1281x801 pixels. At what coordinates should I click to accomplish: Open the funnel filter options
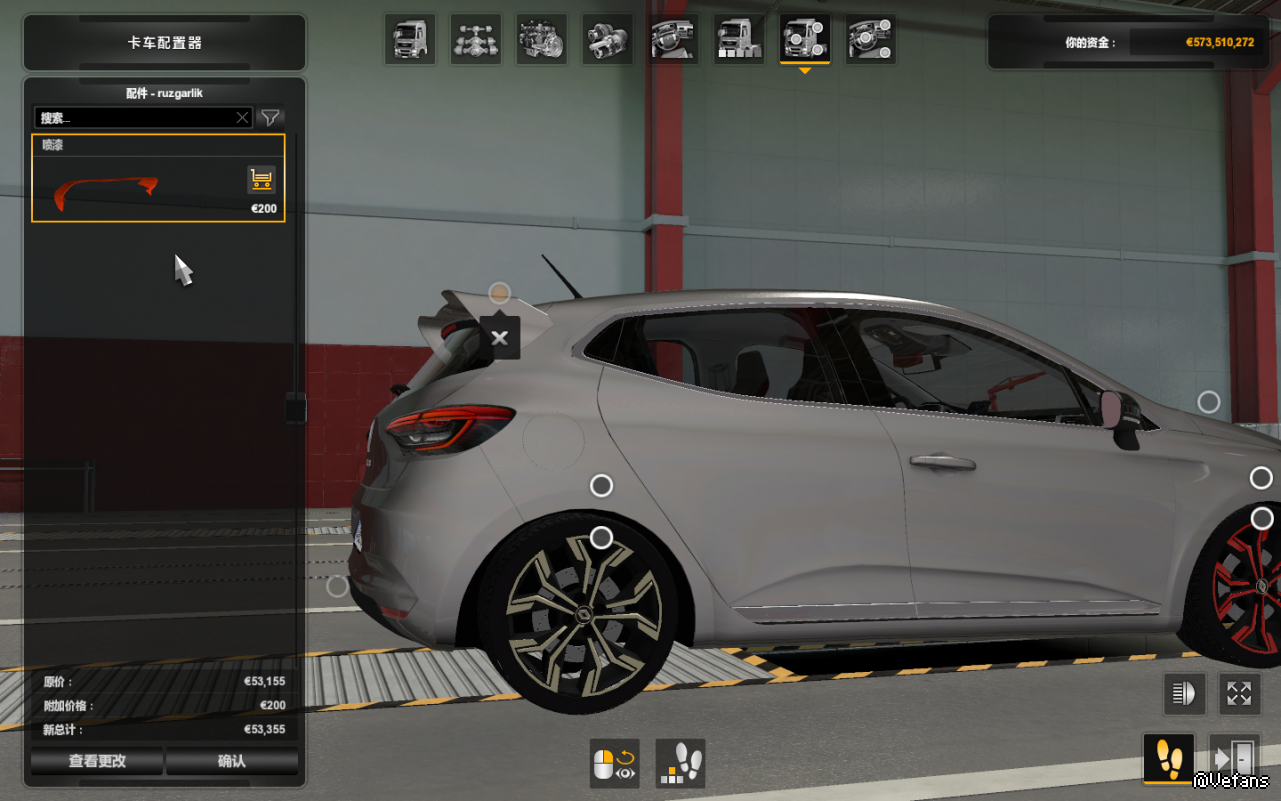[x=270, y=118]
